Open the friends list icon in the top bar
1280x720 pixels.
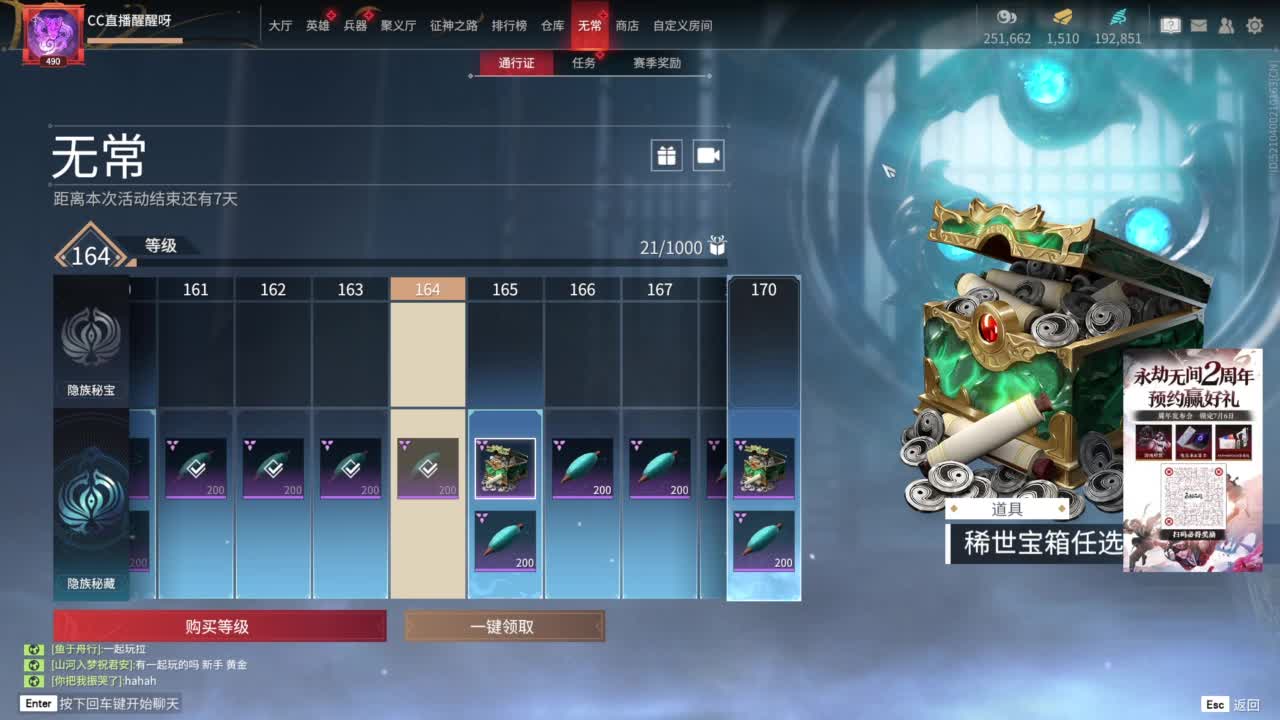point(1226,25)
